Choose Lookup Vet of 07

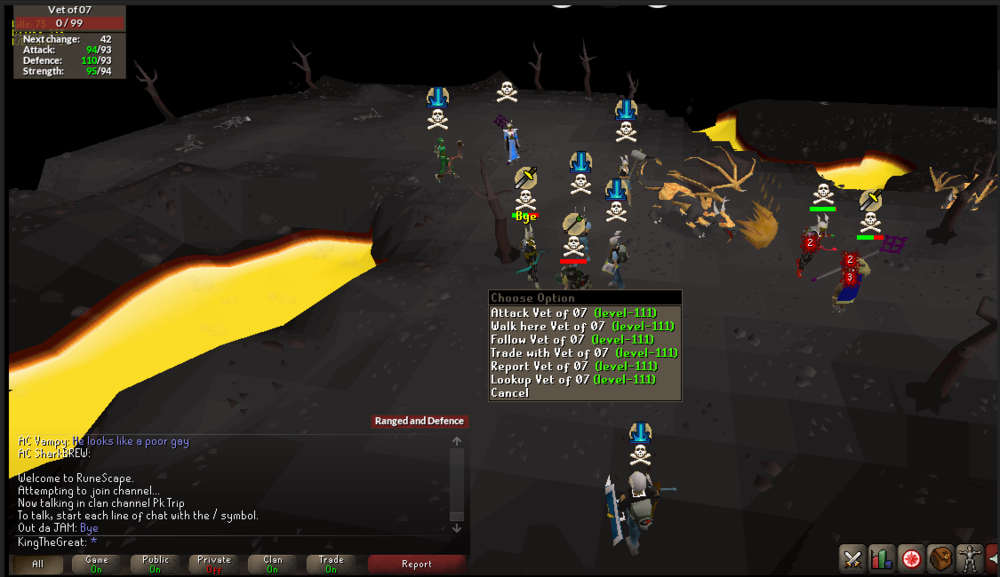click(573, 379)
